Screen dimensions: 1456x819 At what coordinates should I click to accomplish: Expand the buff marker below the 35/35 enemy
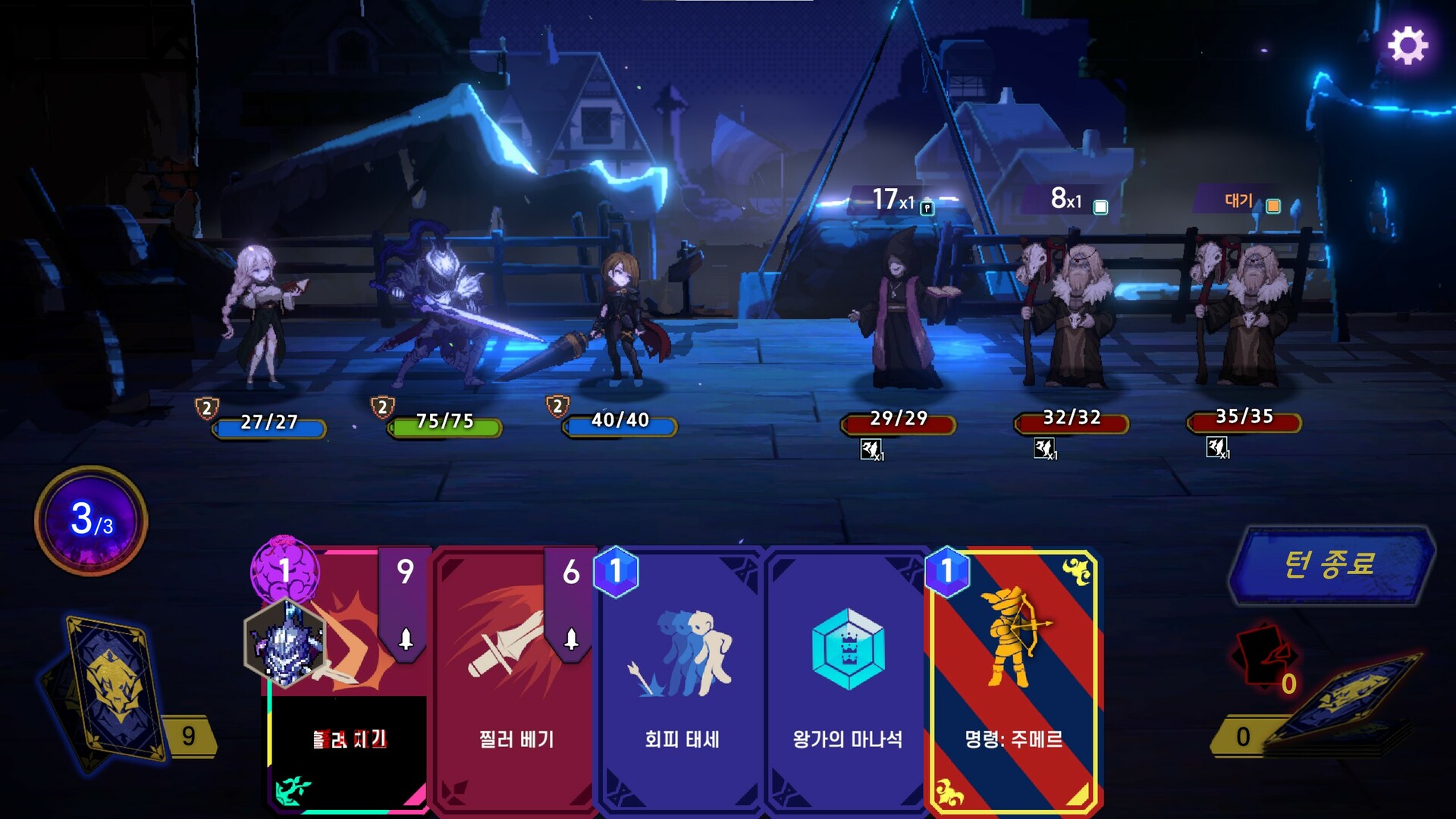[x=1219, y=447]
